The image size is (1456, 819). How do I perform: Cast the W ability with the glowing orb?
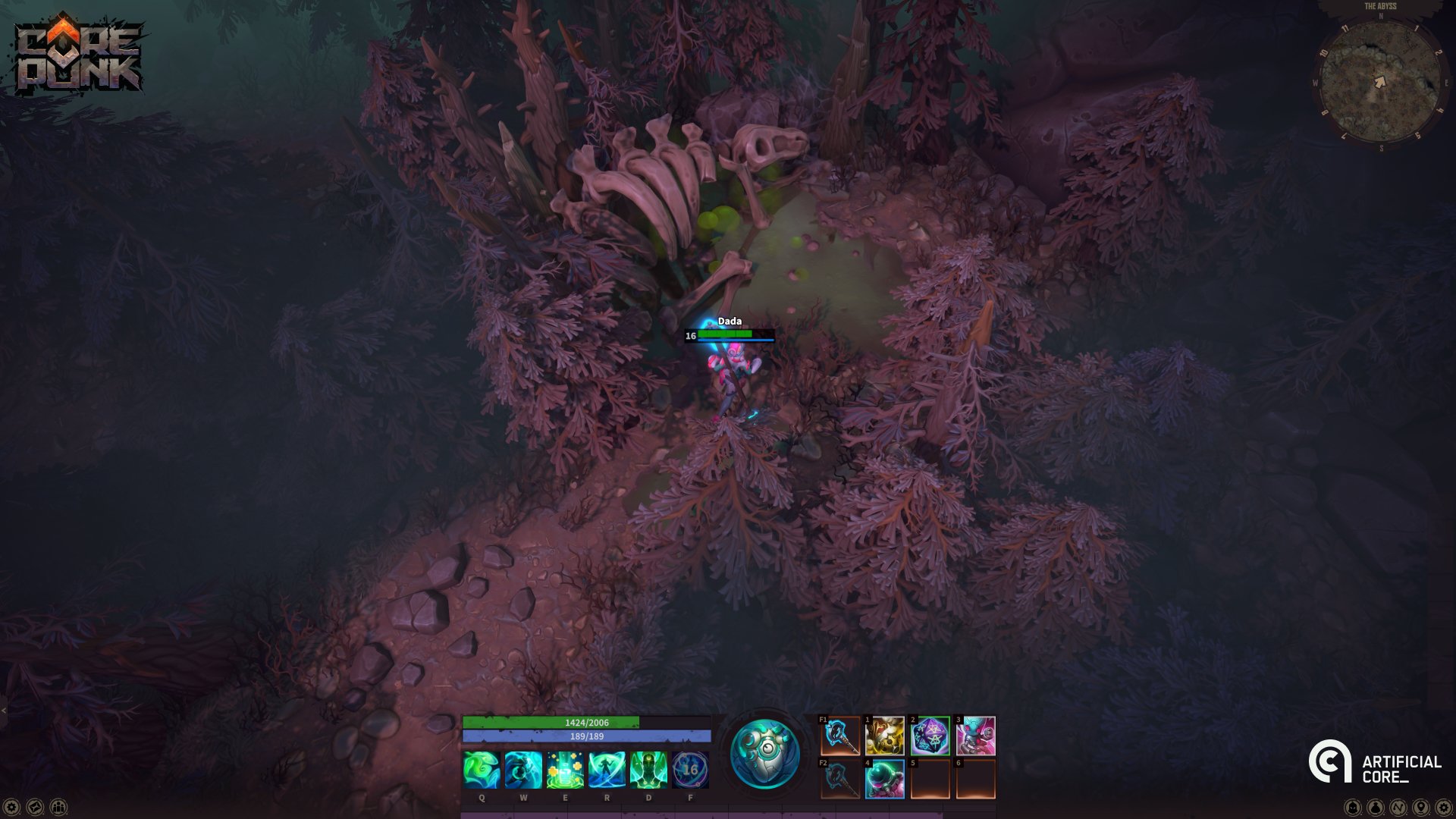click(x=523, y=770)
